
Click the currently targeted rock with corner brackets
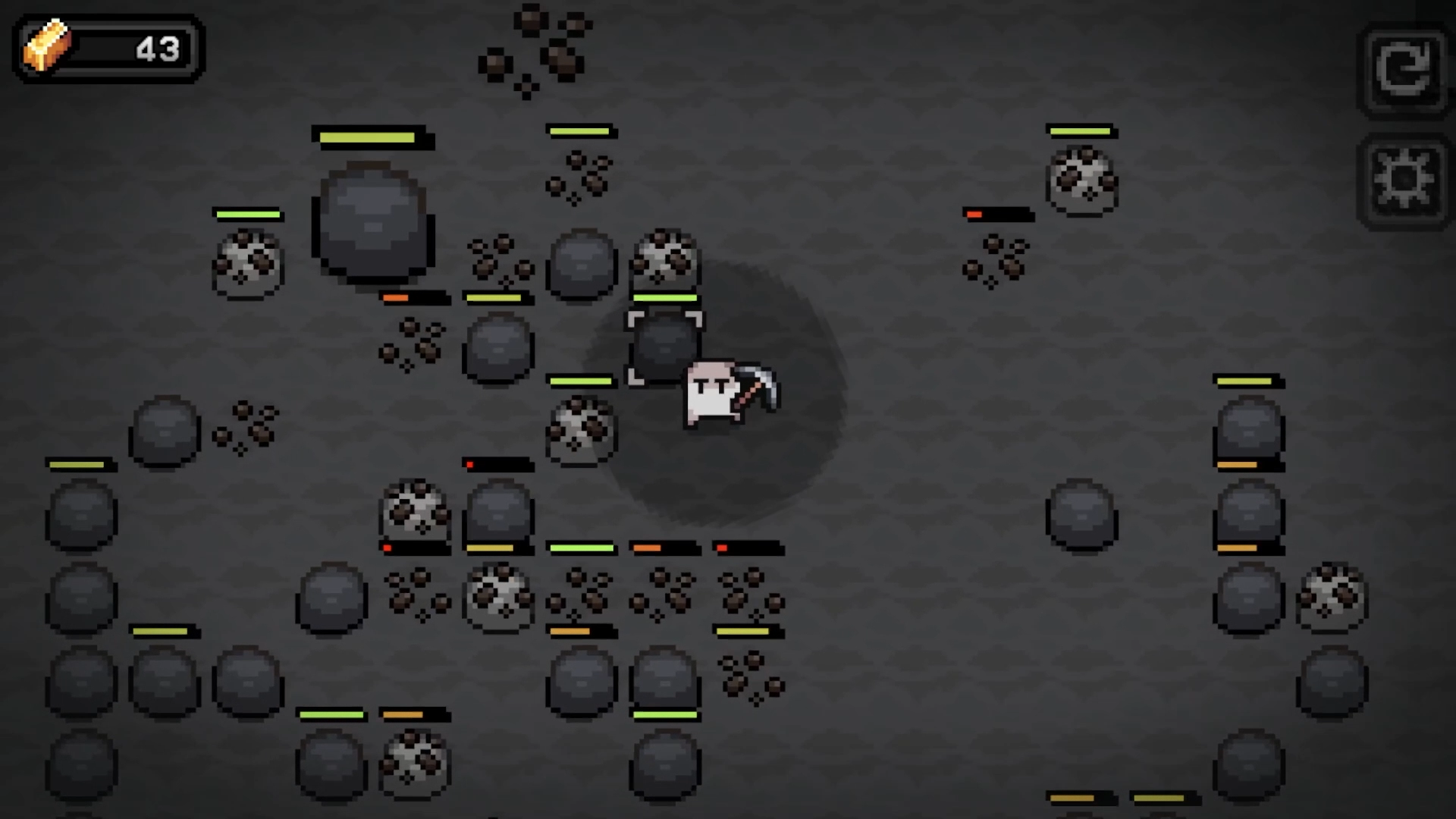[x=666, y=347]
